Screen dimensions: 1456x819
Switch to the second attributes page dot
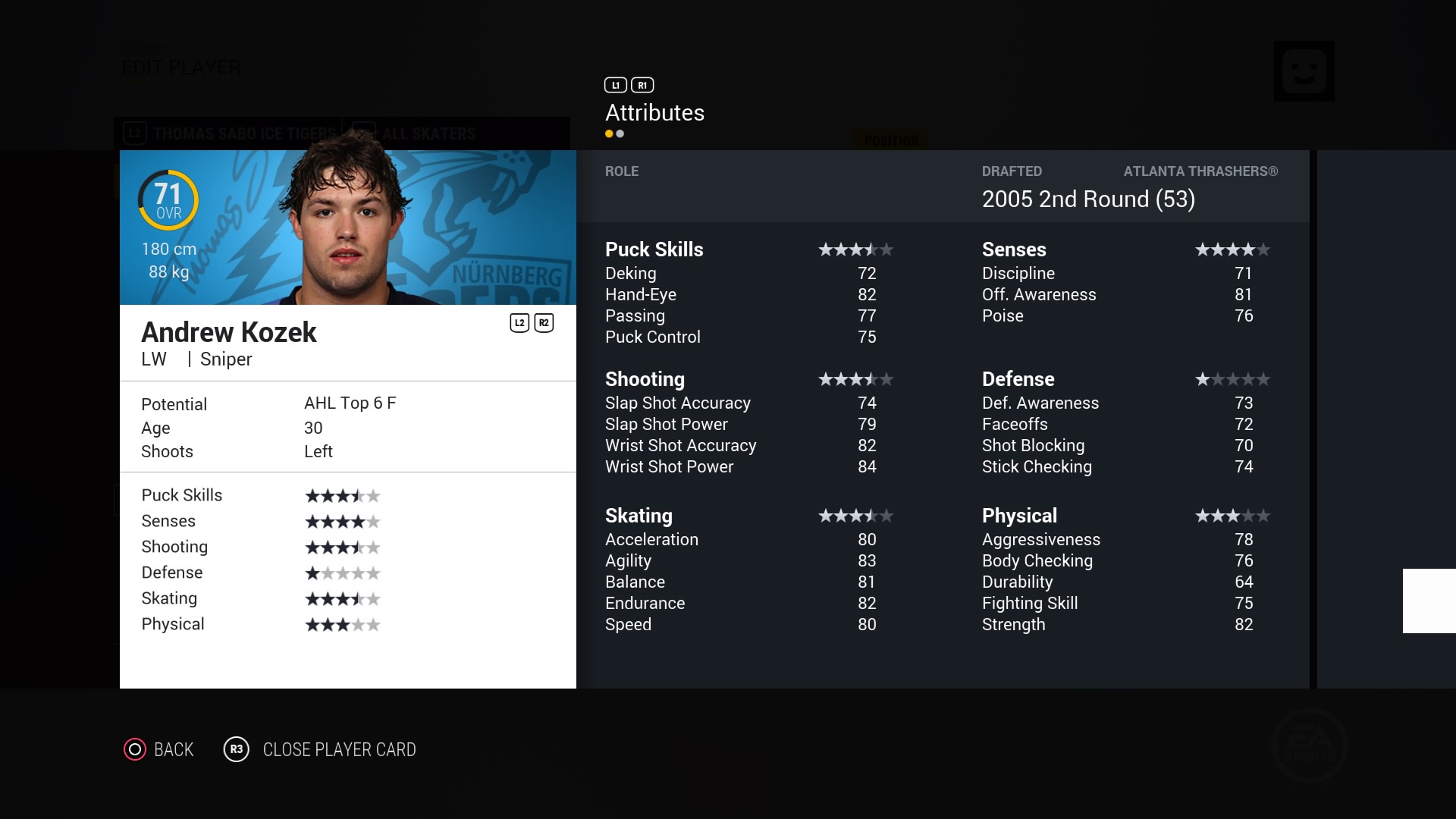point(620,134)
